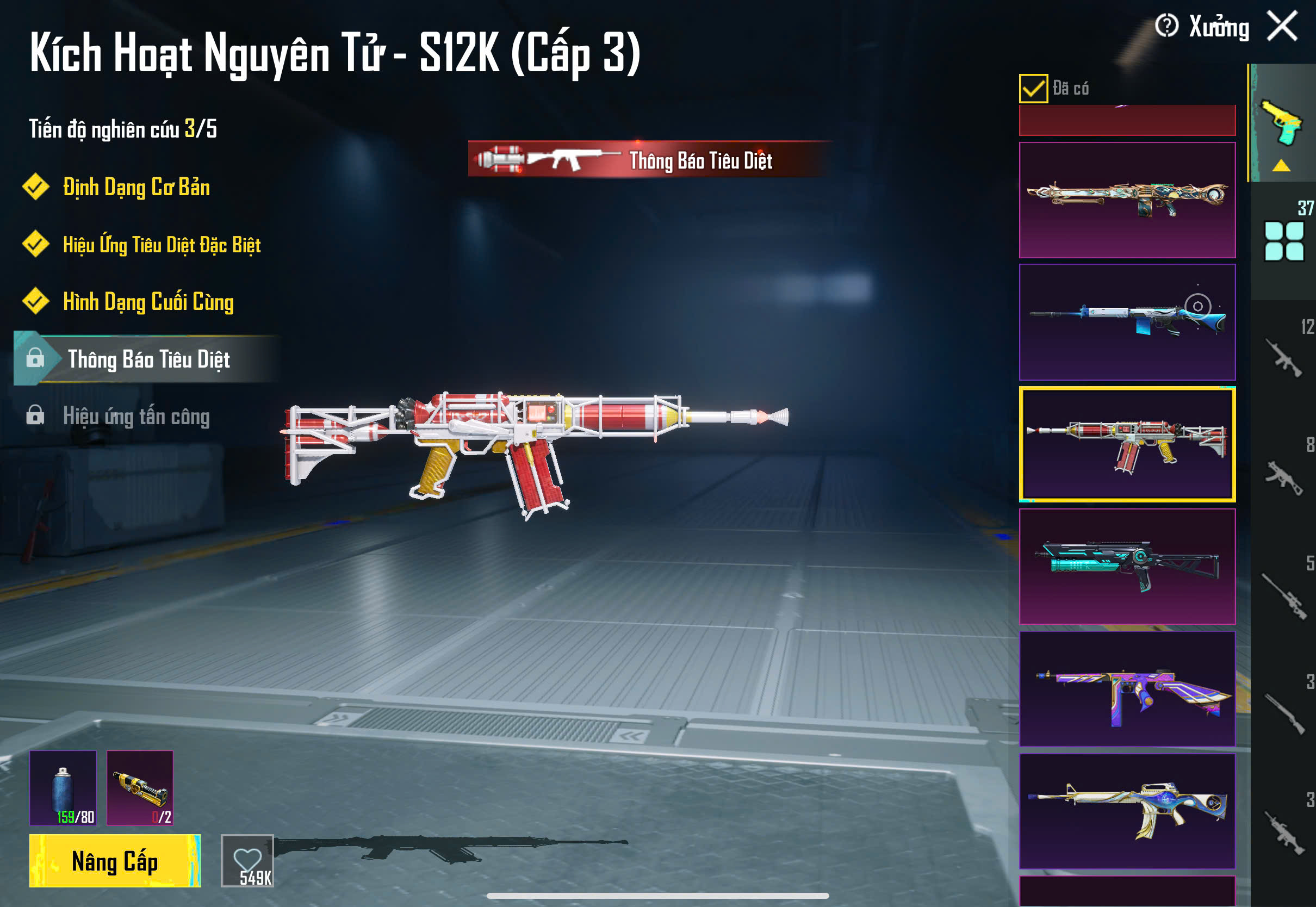Switch to the all weapons grid category
1316x907 pixels.
1283,241
